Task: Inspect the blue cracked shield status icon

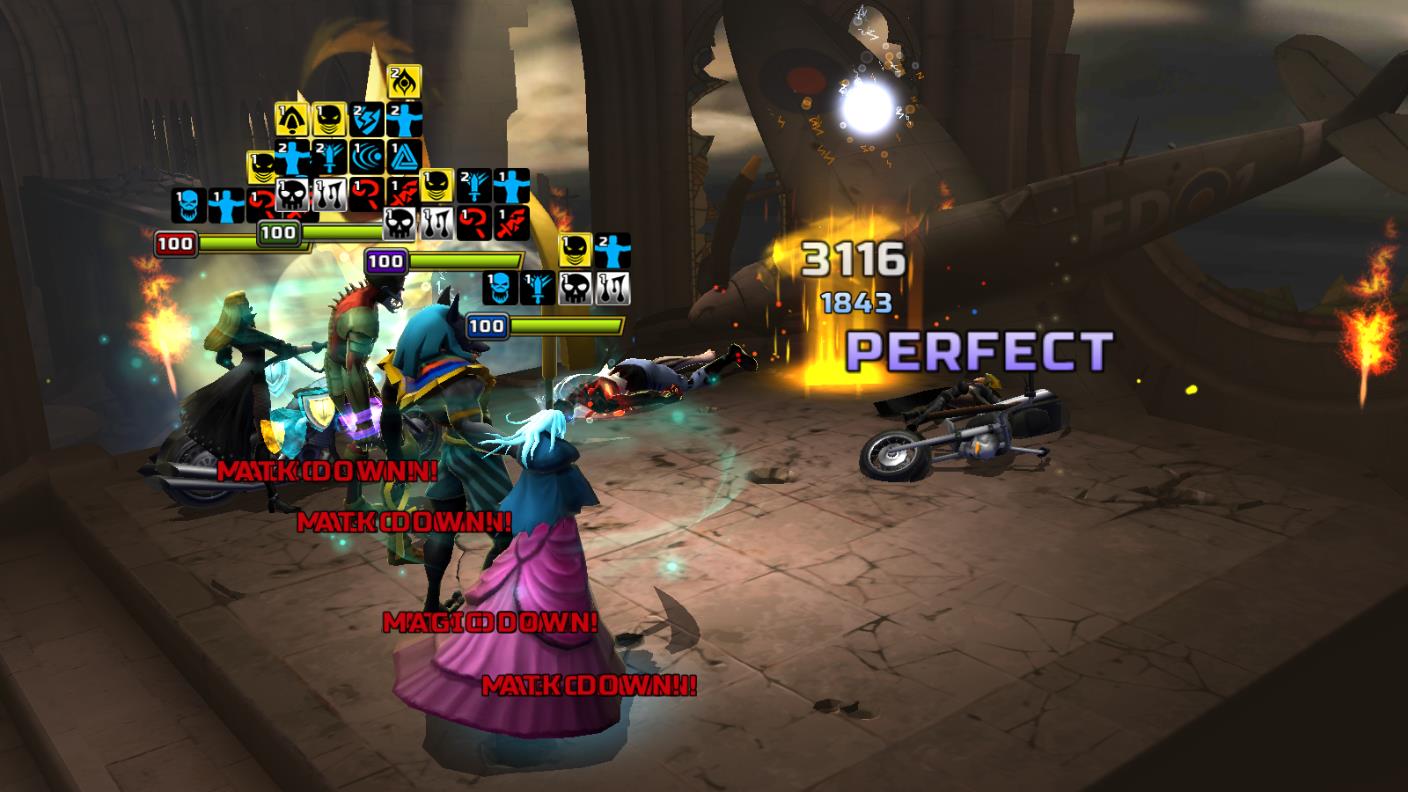Action: 368,120
